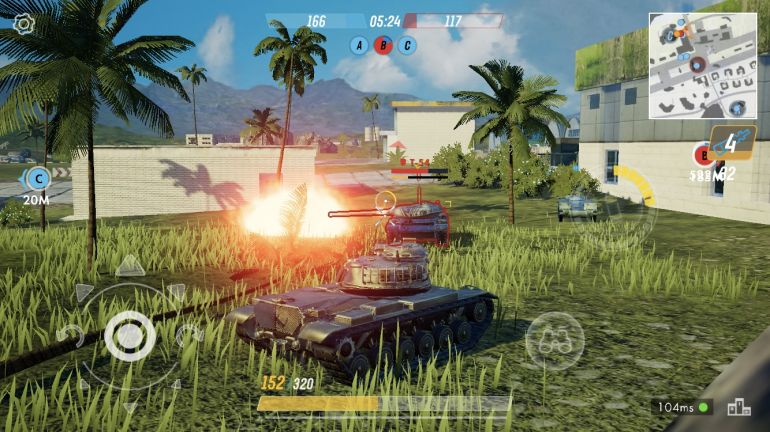
Task: Tap the shell ammo card showing 4
Action: pyautogui.click(x=731, y=143)
